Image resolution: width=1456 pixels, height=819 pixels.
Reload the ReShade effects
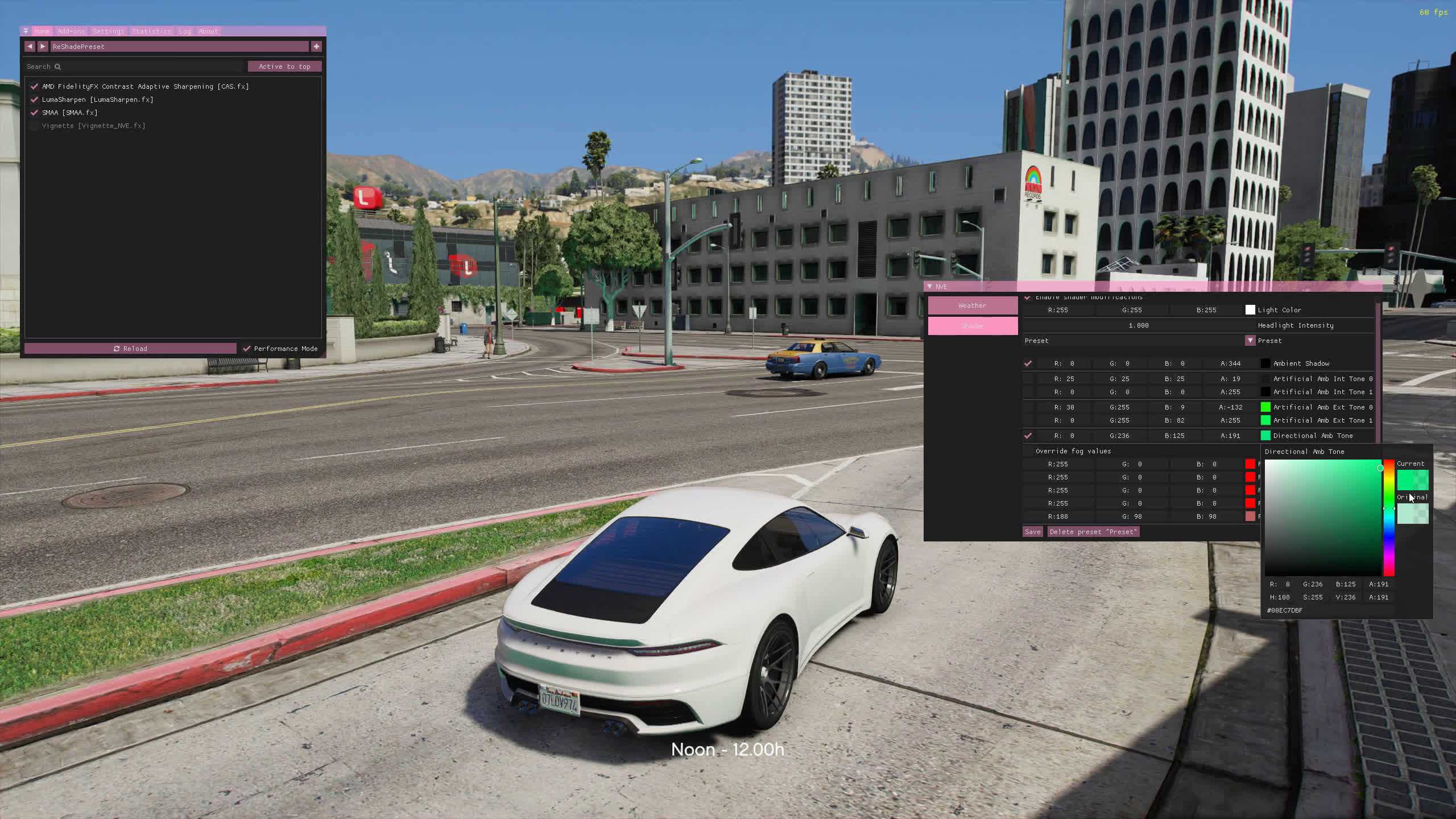click(x=130, y=349)
